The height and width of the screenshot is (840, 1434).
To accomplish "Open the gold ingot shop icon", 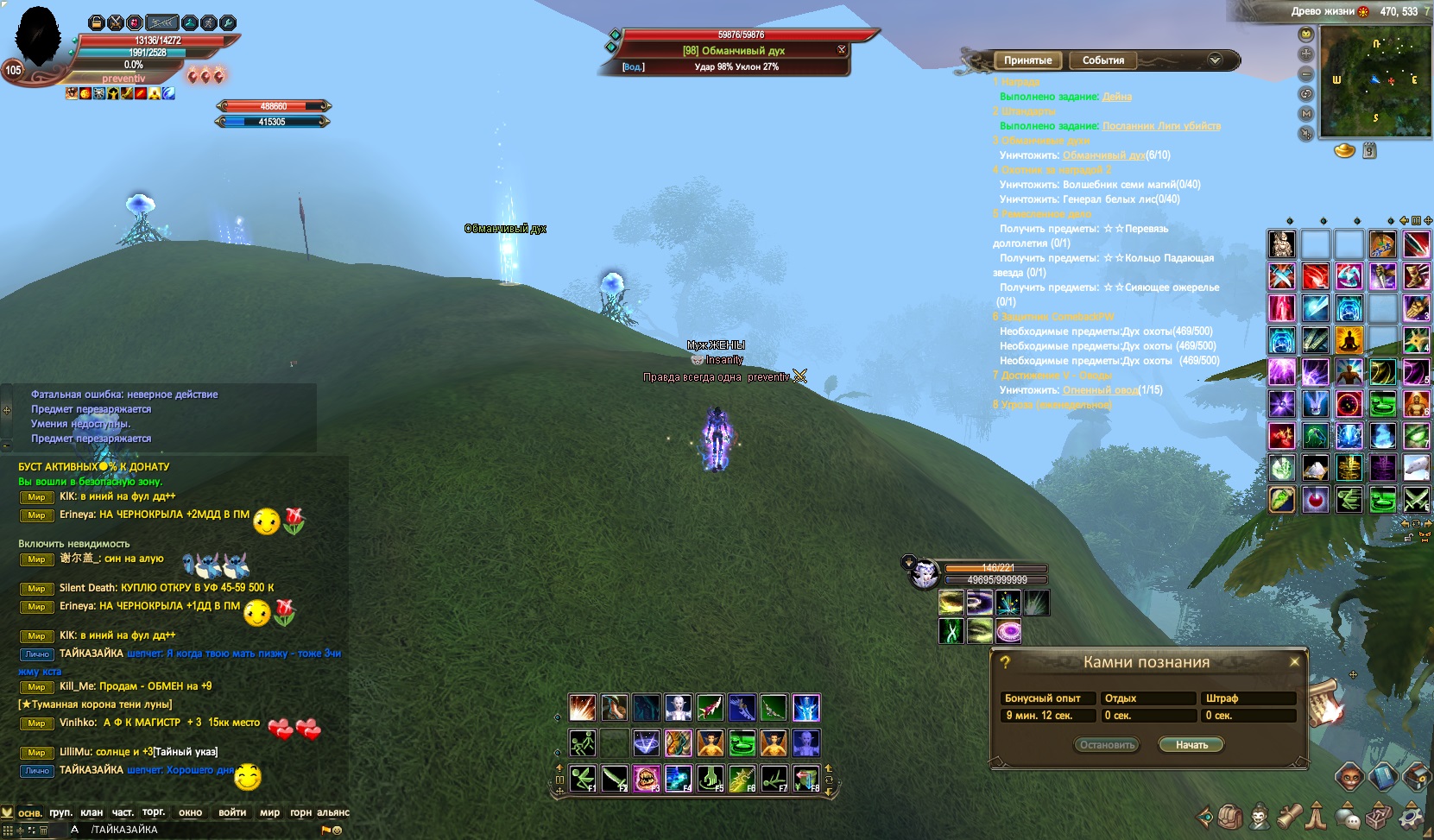I will (x=1344, y=151).
